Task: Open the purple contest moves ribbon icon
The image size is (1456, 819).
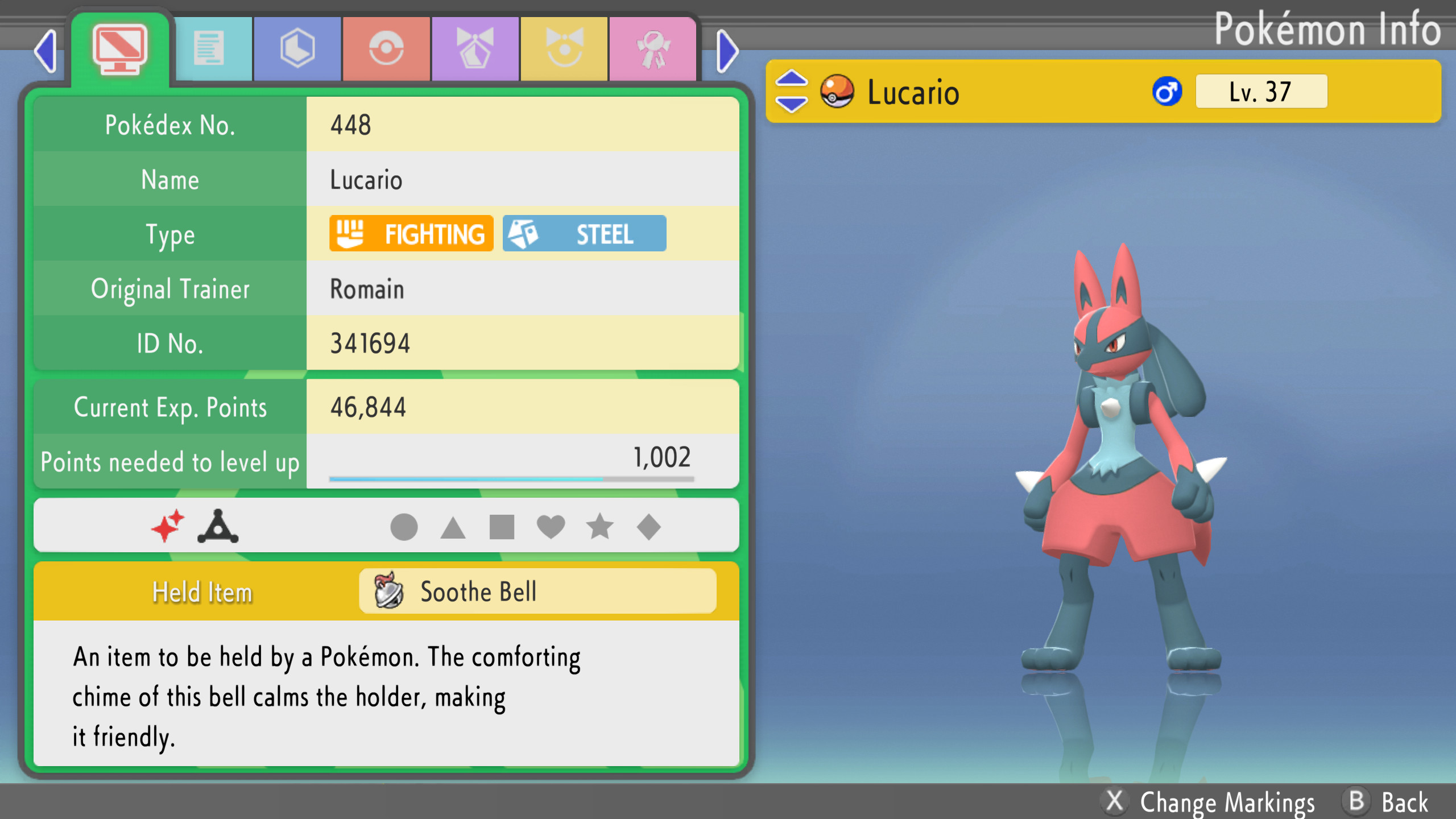Action: click(475, 47)
